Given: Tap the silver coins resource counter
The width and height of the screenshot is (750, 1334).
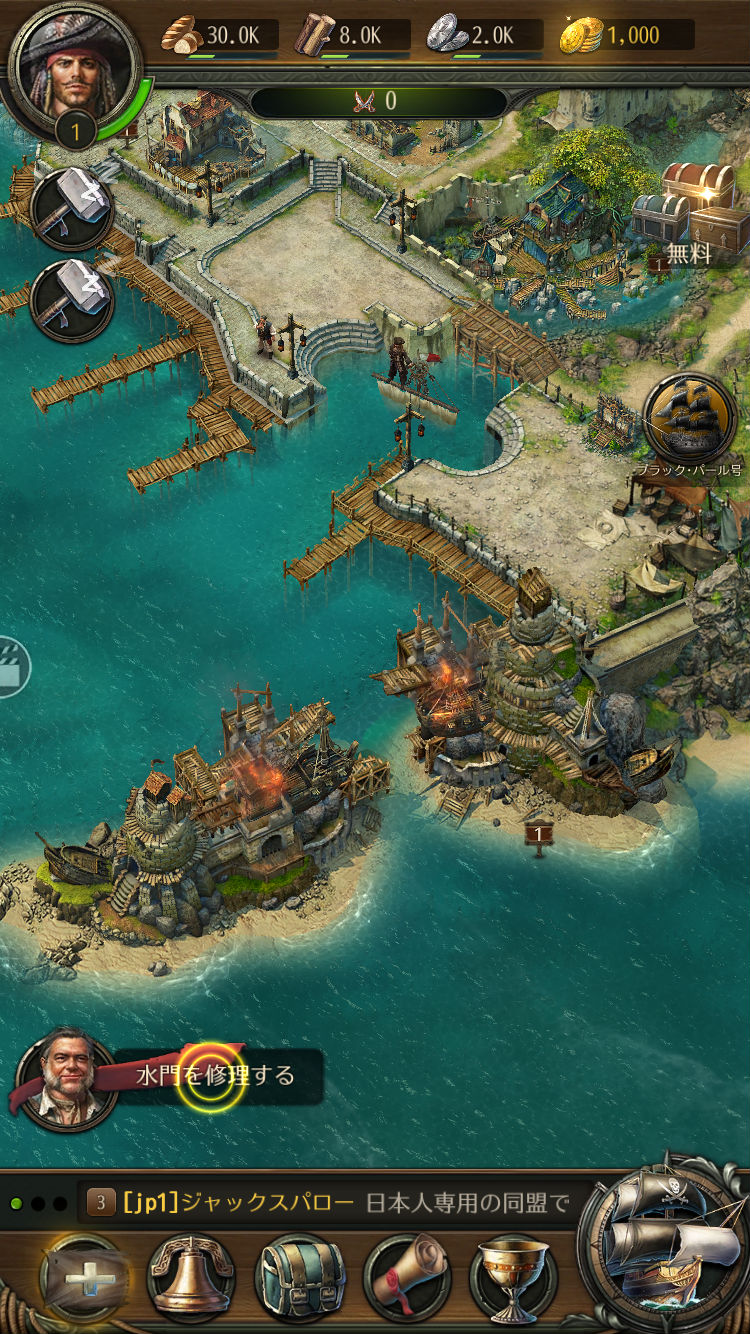Looking at the screenshot, I should tap(484, 36).
